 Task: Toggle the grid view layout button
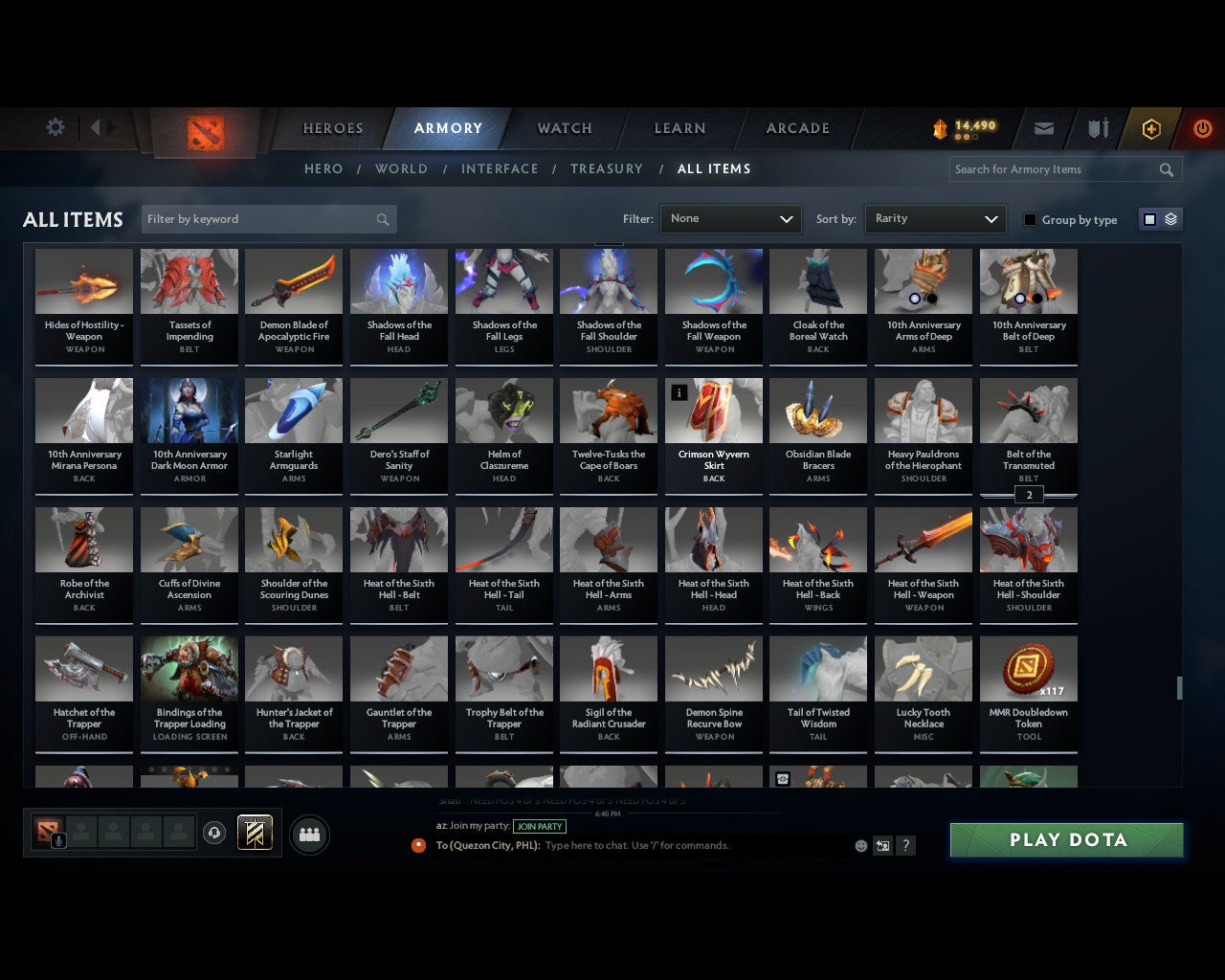(x=1148, y=219)
